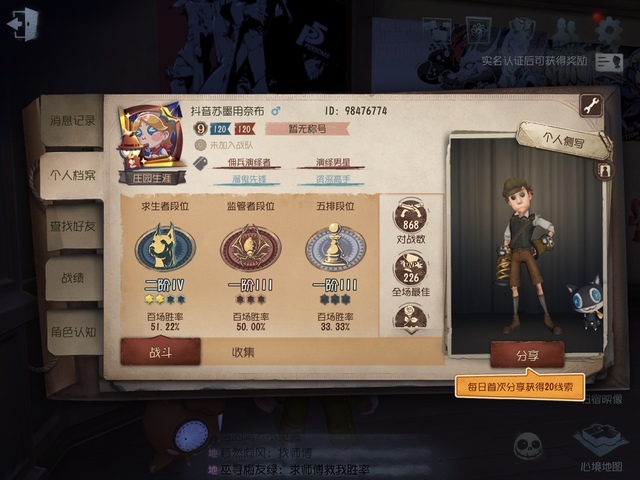Open the gear settings icon
Image resolution: width=640 pixels, height=480 pixels.
(x=608, y=30)
